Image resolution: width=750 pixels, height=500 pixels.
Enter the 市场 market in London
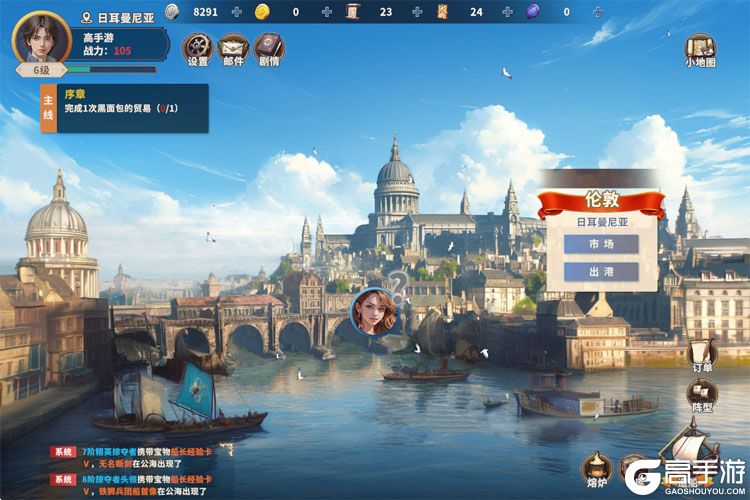point(601,244)
